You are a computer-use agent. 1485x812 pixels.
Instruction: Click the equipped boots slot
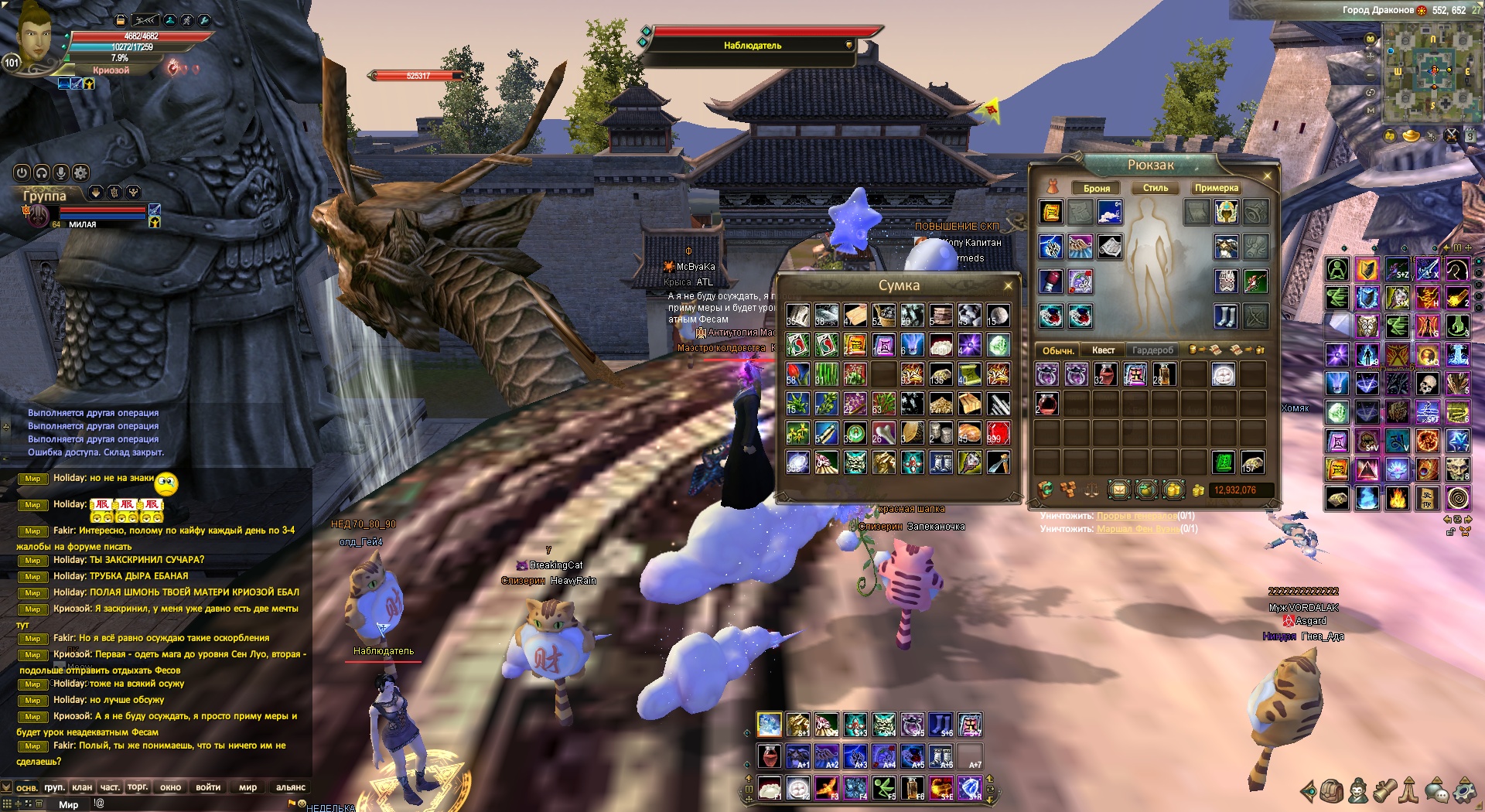(1227, 316)
